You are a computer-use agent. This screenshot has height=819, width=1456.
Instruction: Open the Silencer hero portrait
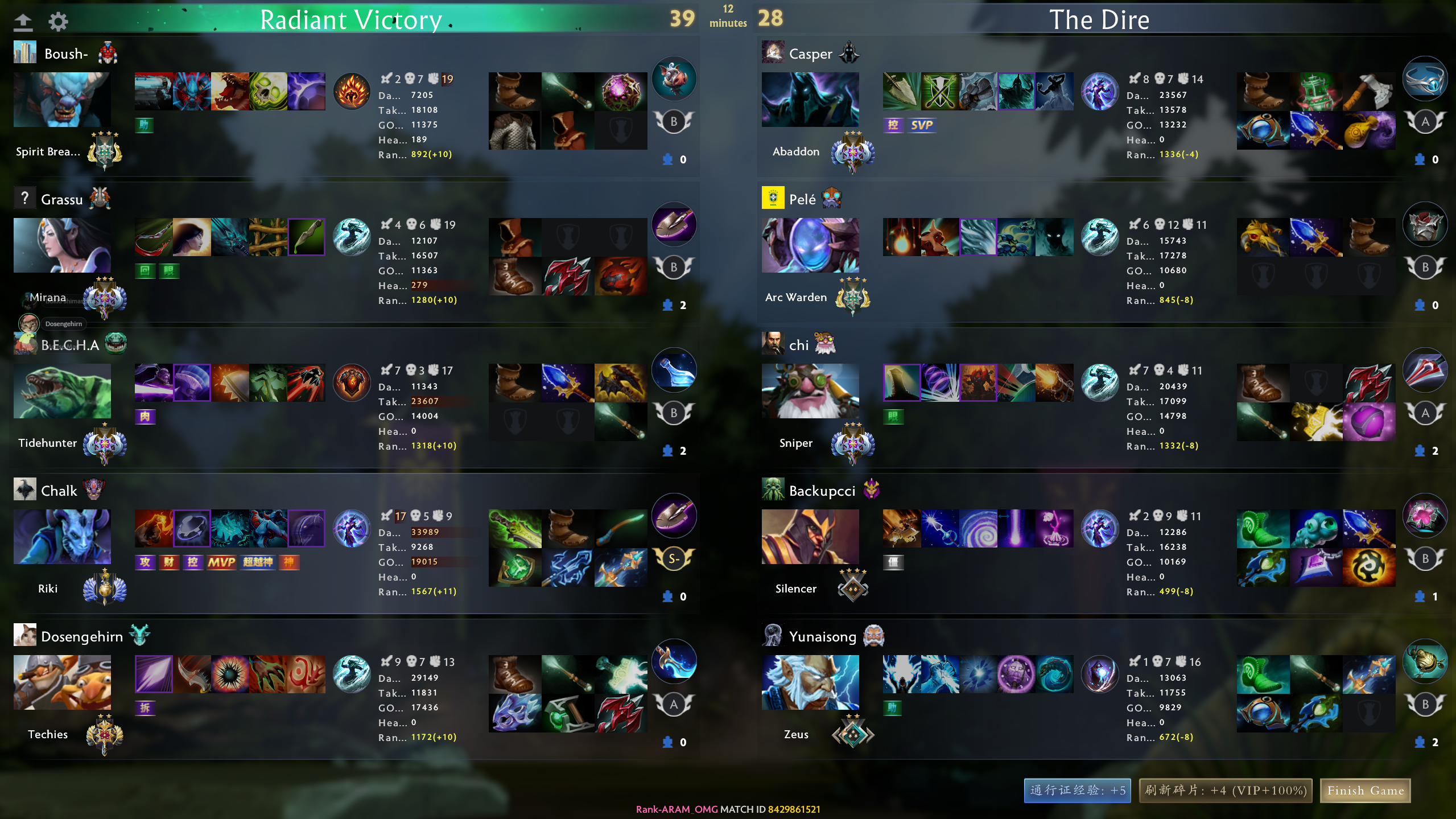810,537
